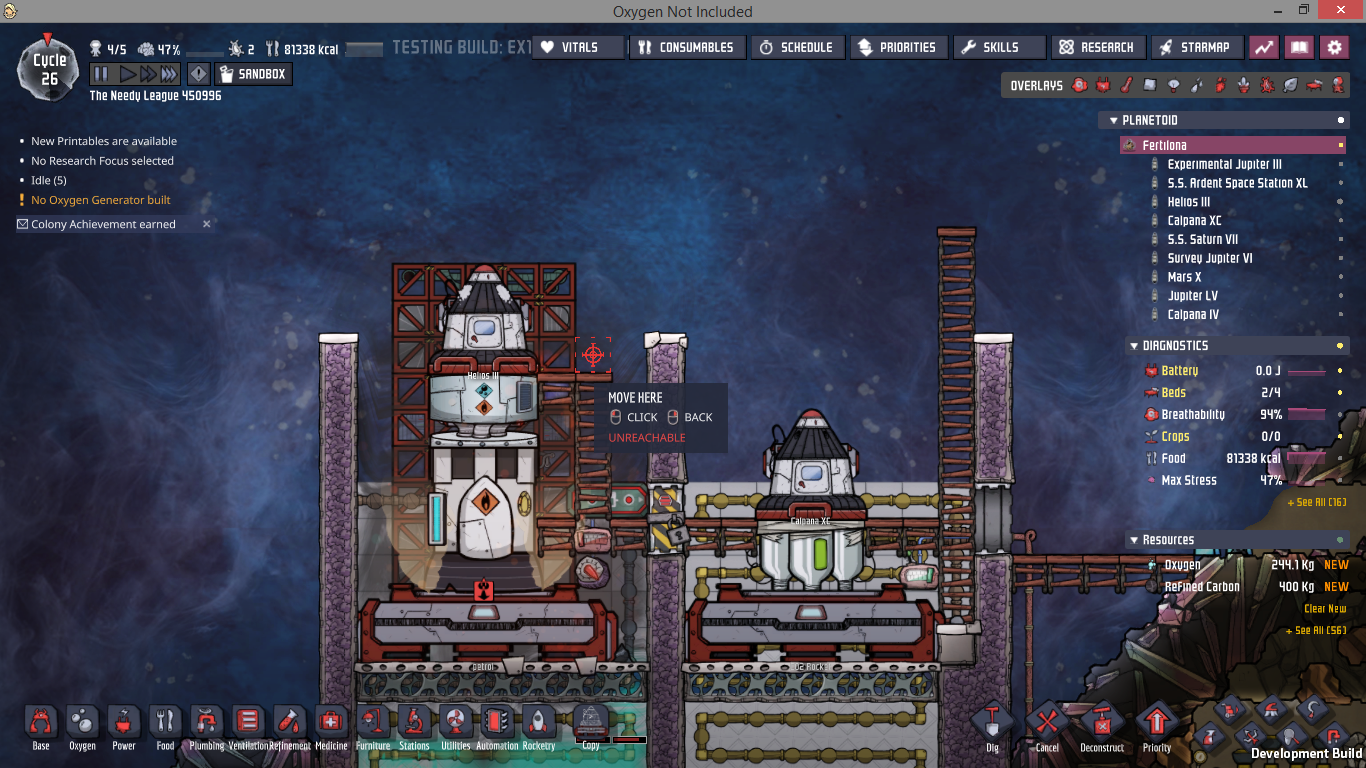Activate the Cancel tool
1366x768 pixels.
1047,724
